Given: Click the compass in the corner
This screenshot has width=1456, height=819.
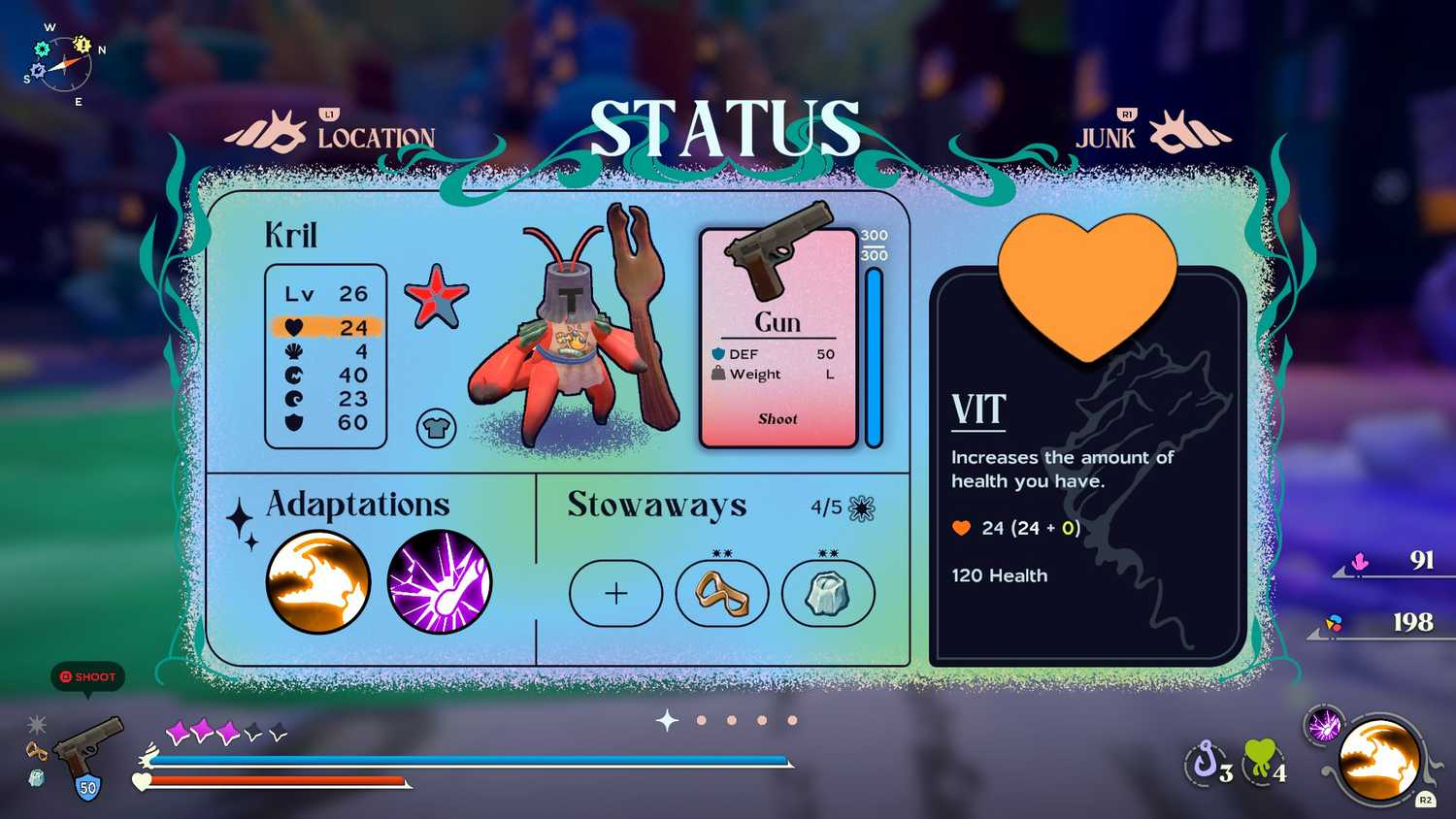Looking at the screenshot, I should 64,65.
